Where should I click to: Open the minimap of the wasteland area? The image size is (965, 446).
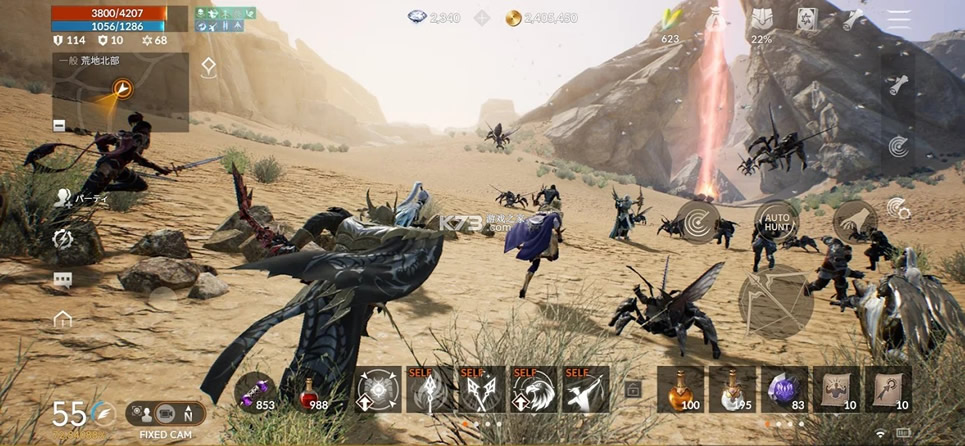point(121,92)
